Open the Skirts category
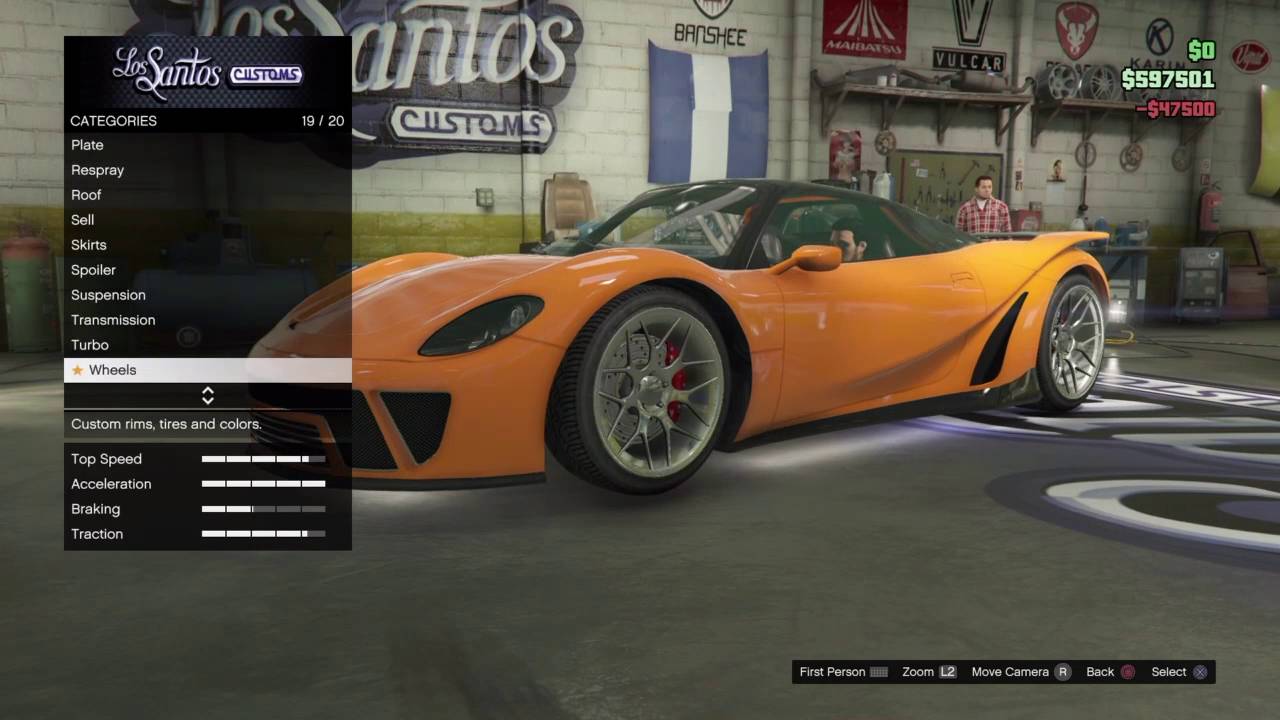Viewport: 1280px width, 720px height. 89,245
